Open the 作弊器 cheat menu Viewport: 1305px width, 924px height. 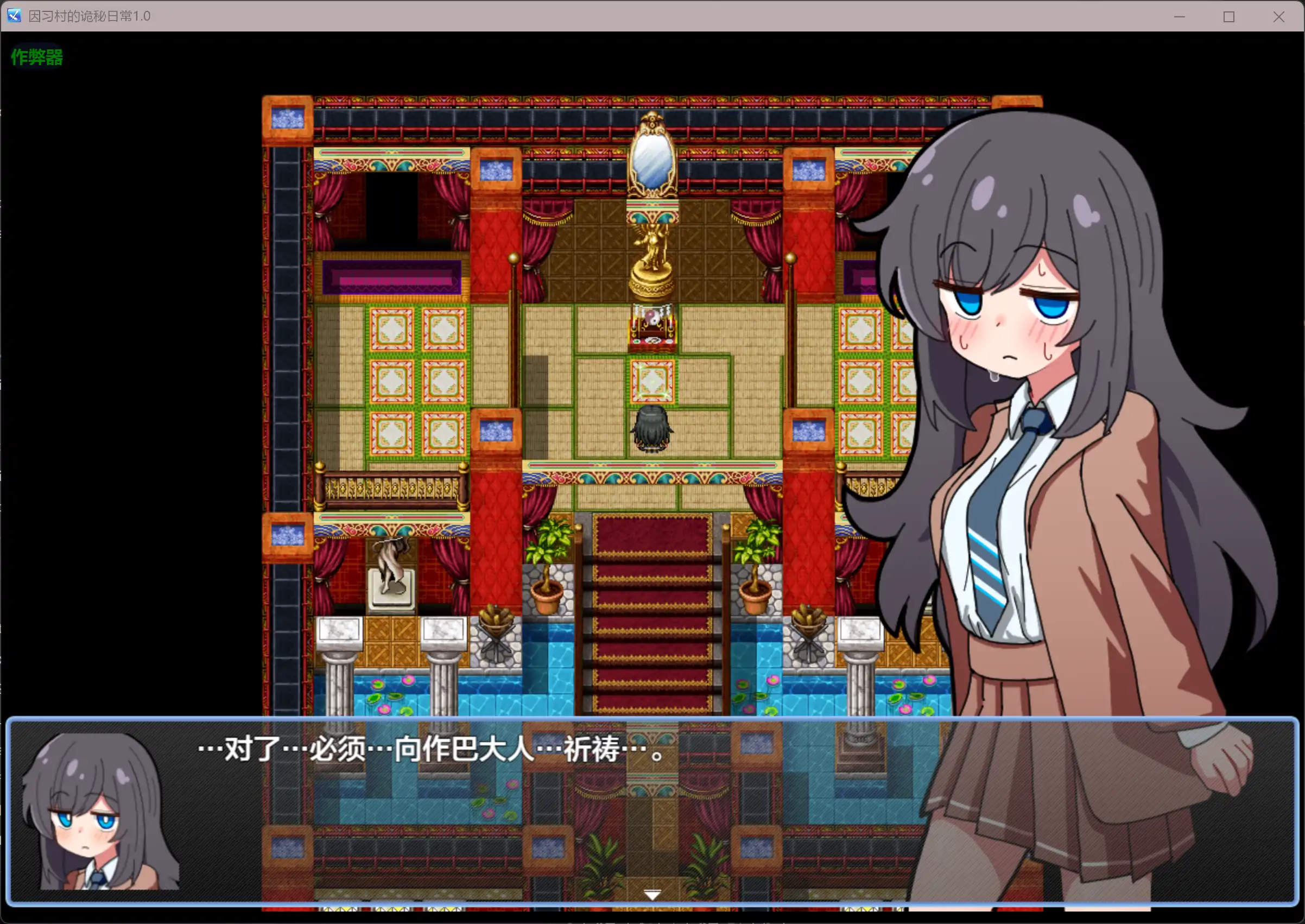pyautogui.click(x=36, y=56)
